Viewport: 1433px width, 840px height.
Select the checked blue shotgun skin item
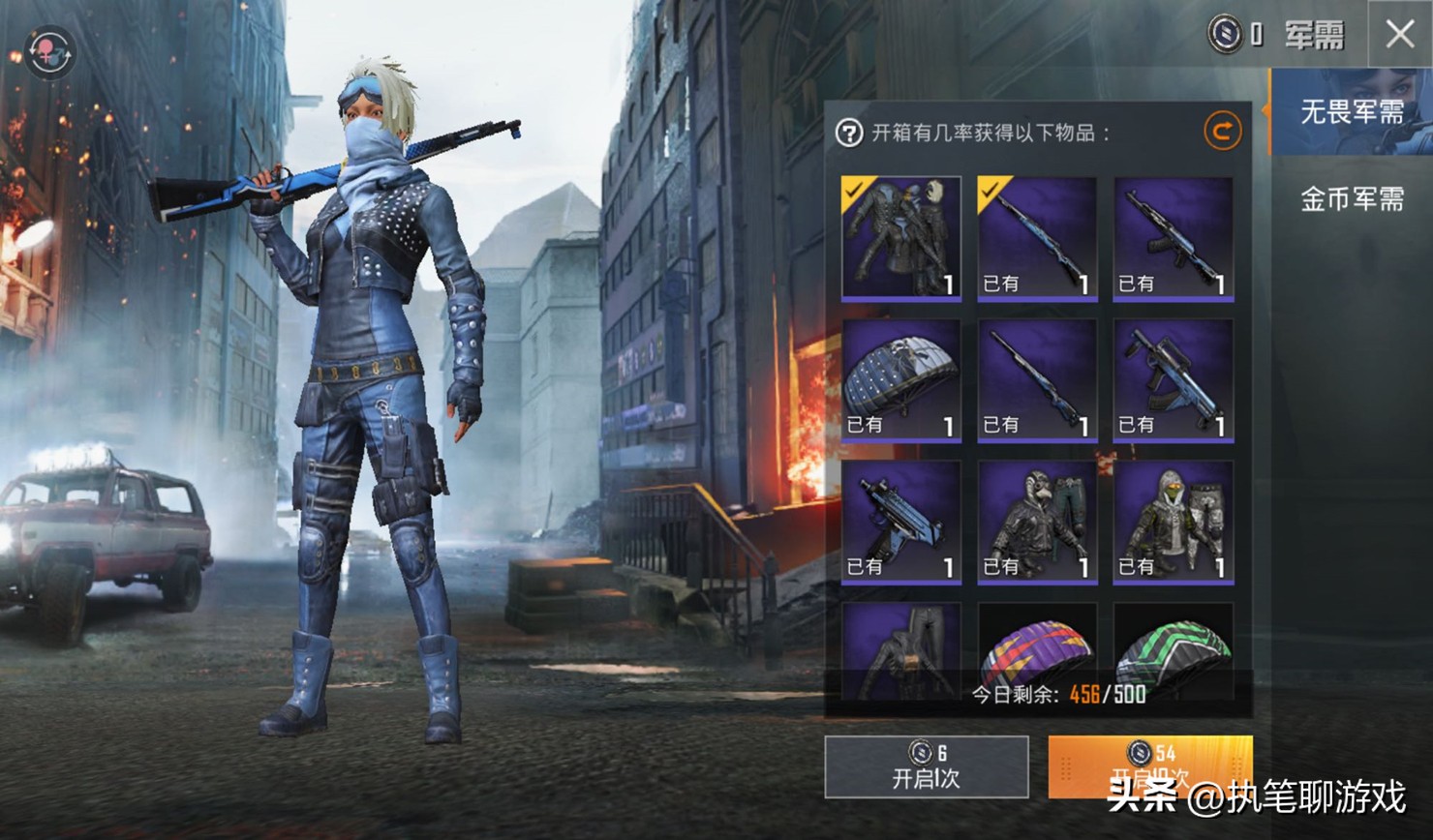pyautogui.click(x=1037, y=238)
